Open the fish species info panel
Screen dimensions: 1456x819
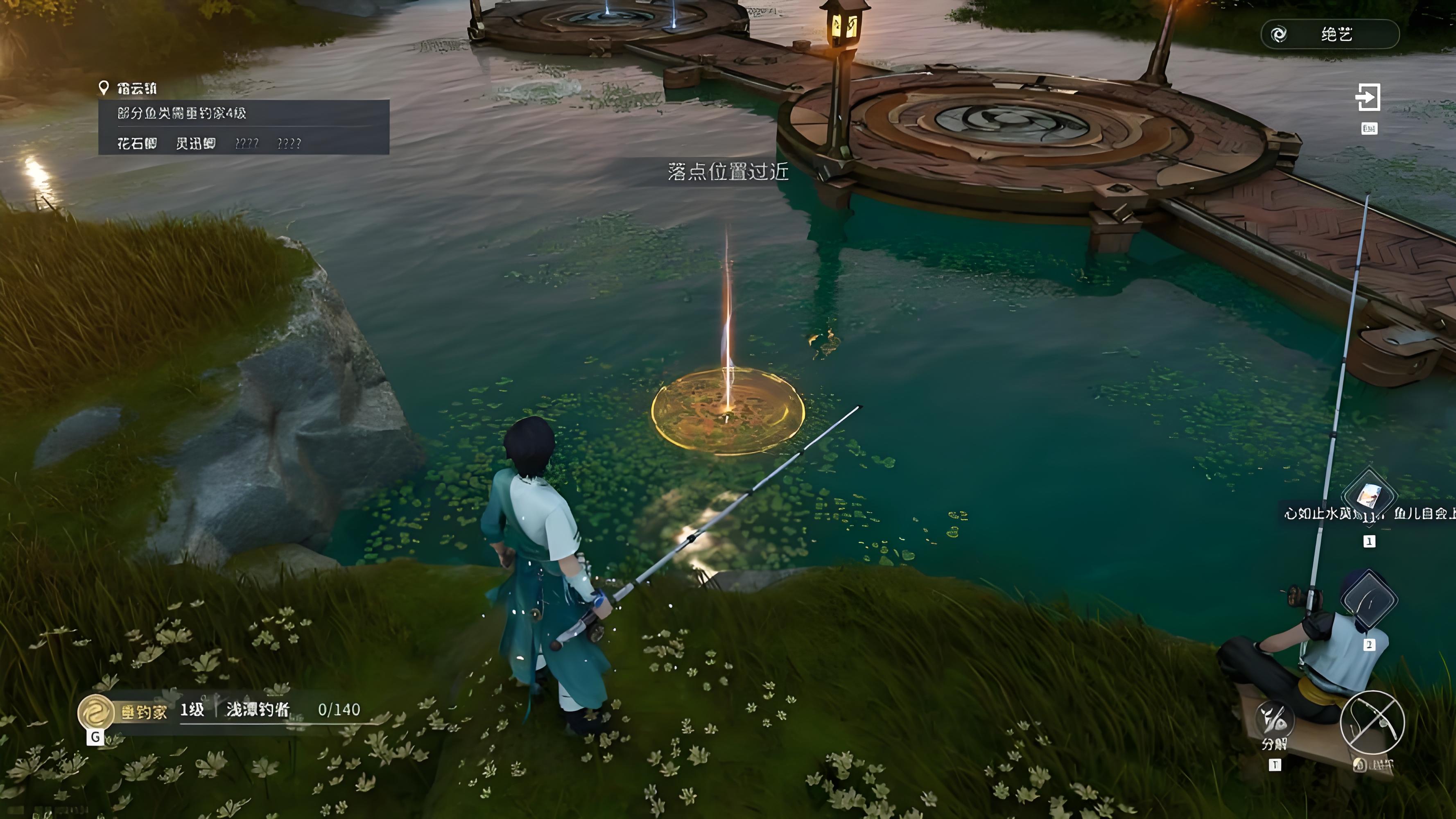(244, 127)
